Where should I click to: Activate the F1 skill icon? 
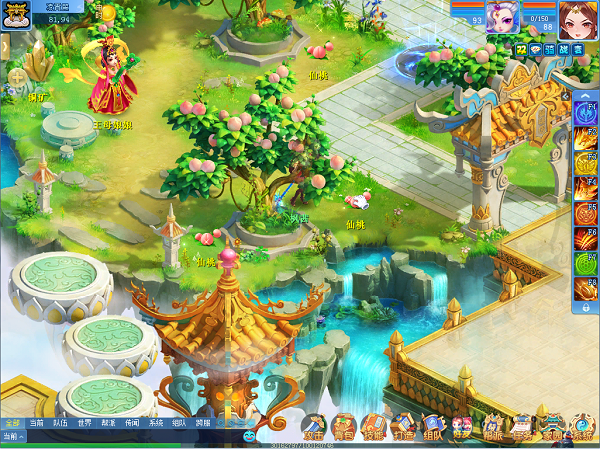coord(585,107)
